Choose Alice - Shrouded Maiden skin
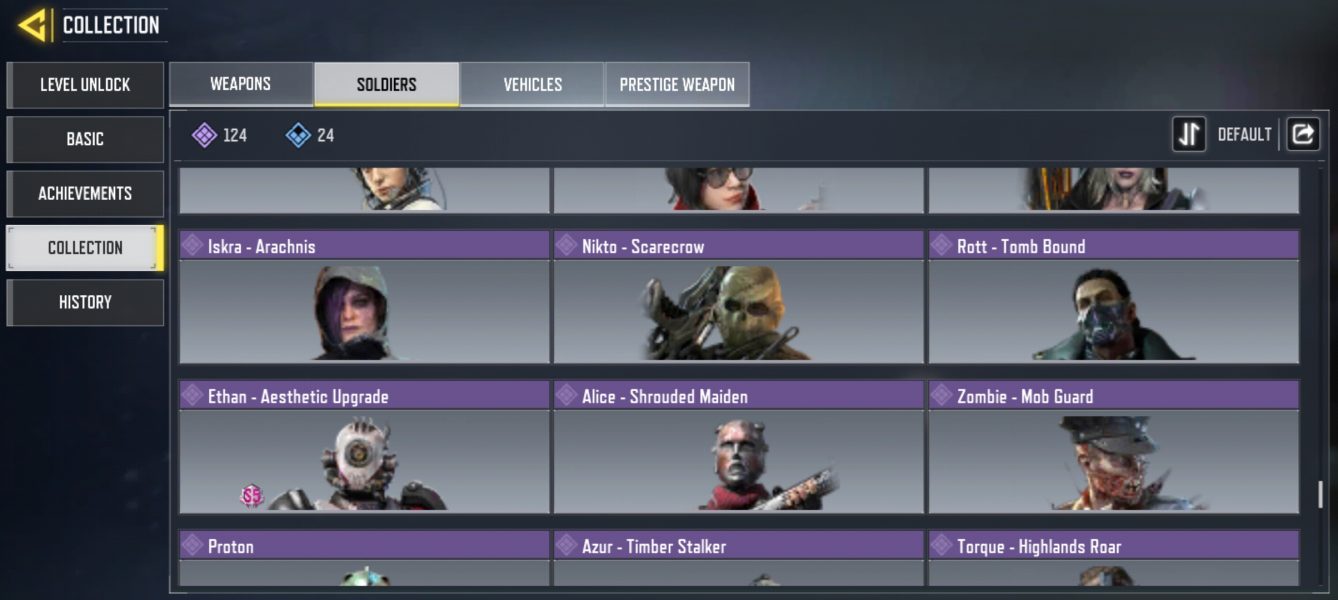Viewport: 1338px width, 600px height. pyautogui.click(x=738, y=447)
